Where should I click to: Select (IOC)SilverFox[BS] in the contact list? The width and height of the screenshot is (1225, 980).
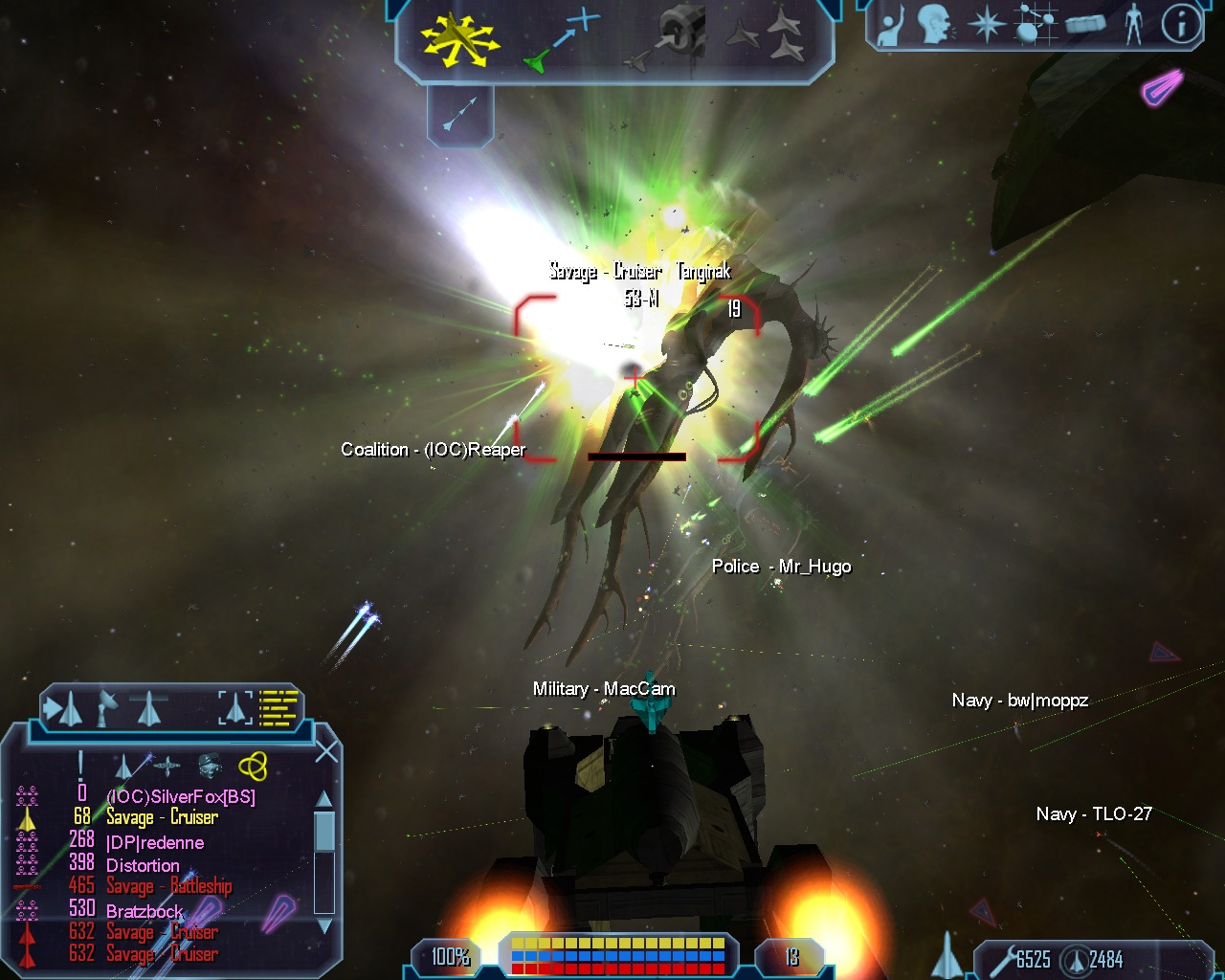180,796
